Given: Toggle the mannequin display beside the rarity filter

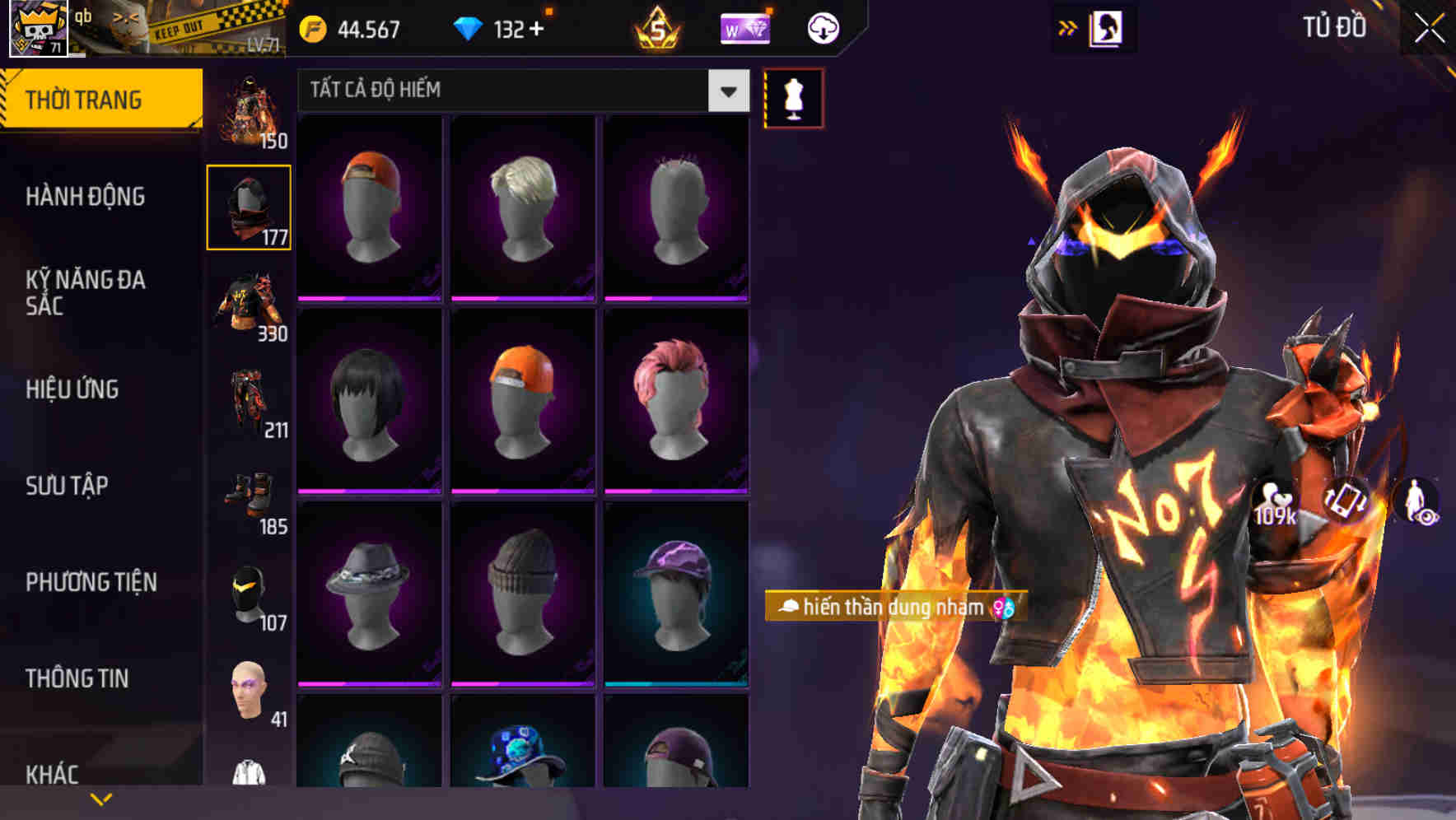Looking at the screenshot, I should 793,97.
